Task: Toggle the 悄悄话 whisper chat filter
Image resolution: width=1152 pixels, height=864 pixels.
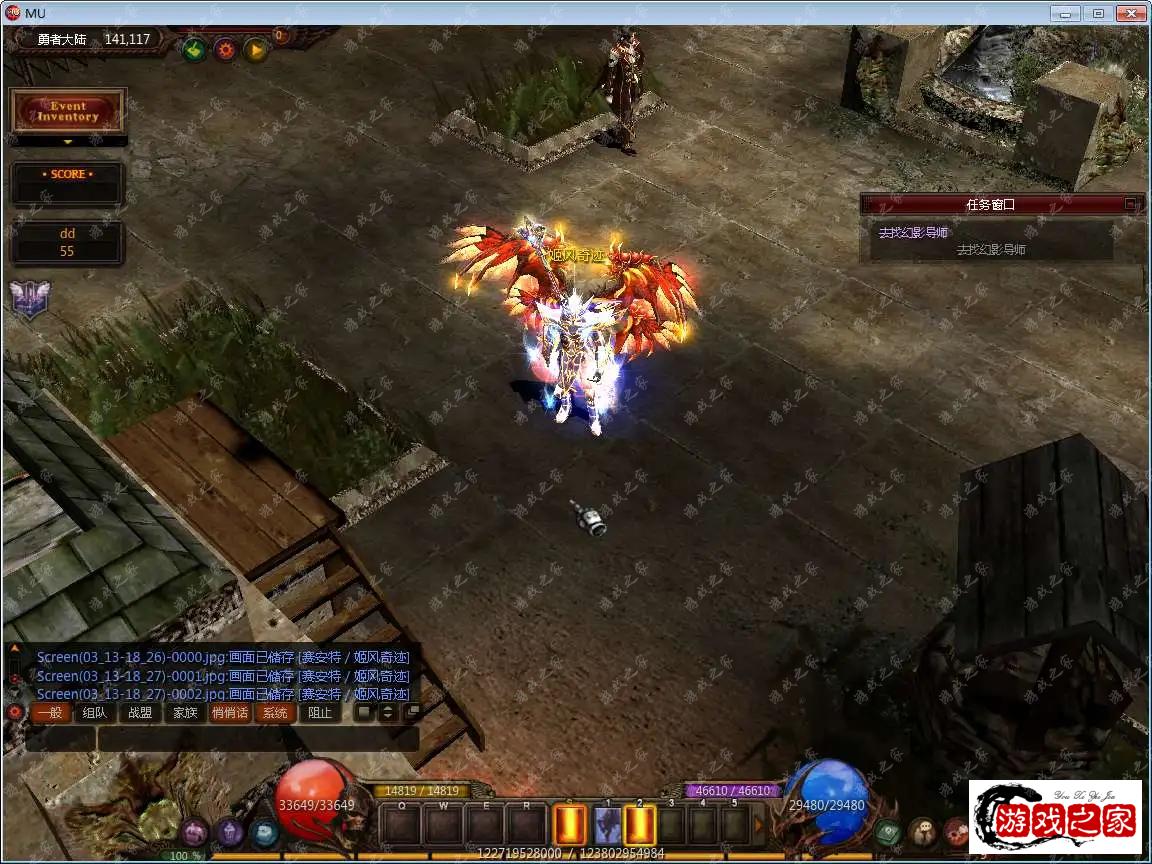Action: click(229, 713)
